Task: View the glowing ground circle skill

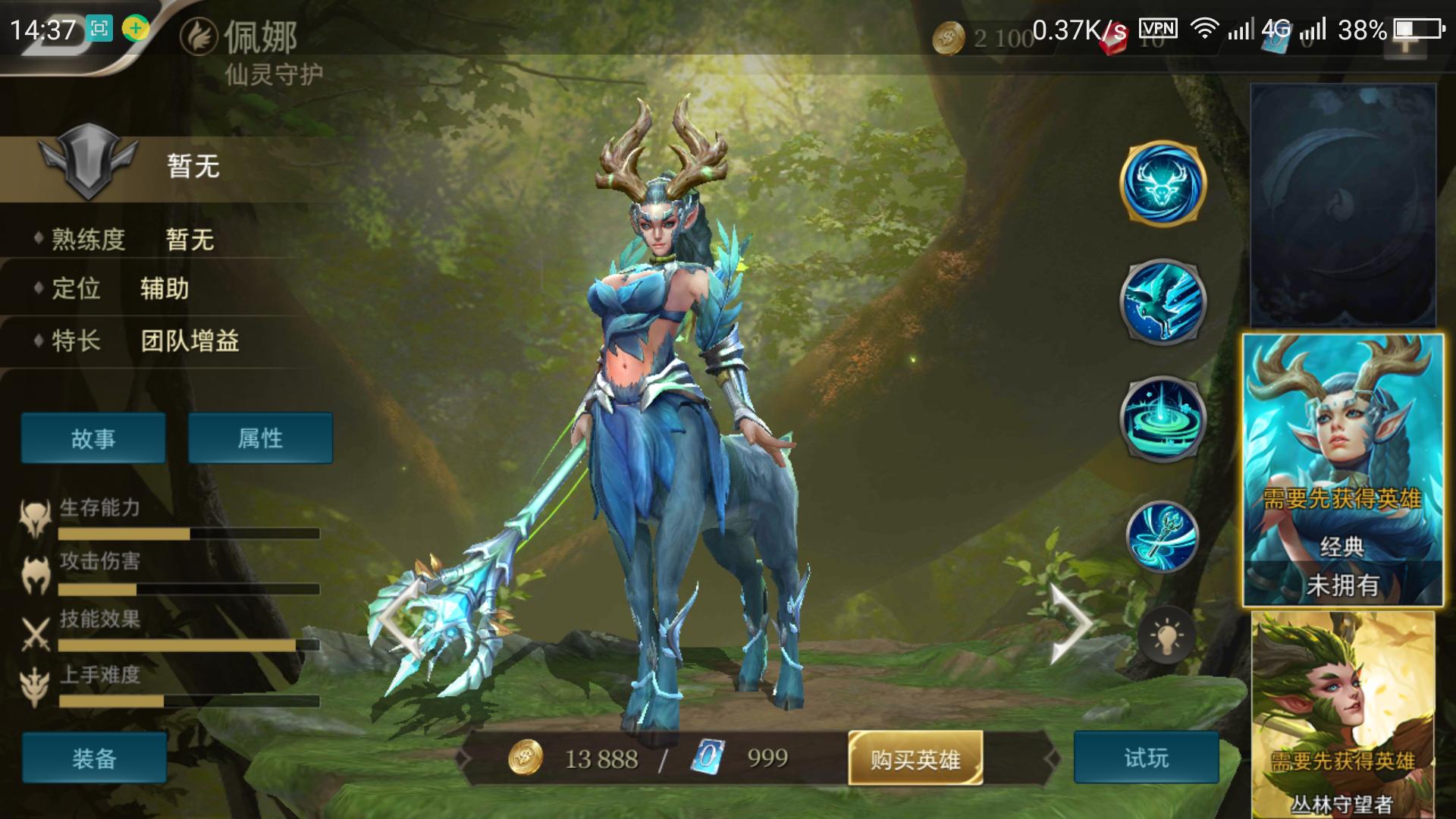Action: coord(1163,419)
